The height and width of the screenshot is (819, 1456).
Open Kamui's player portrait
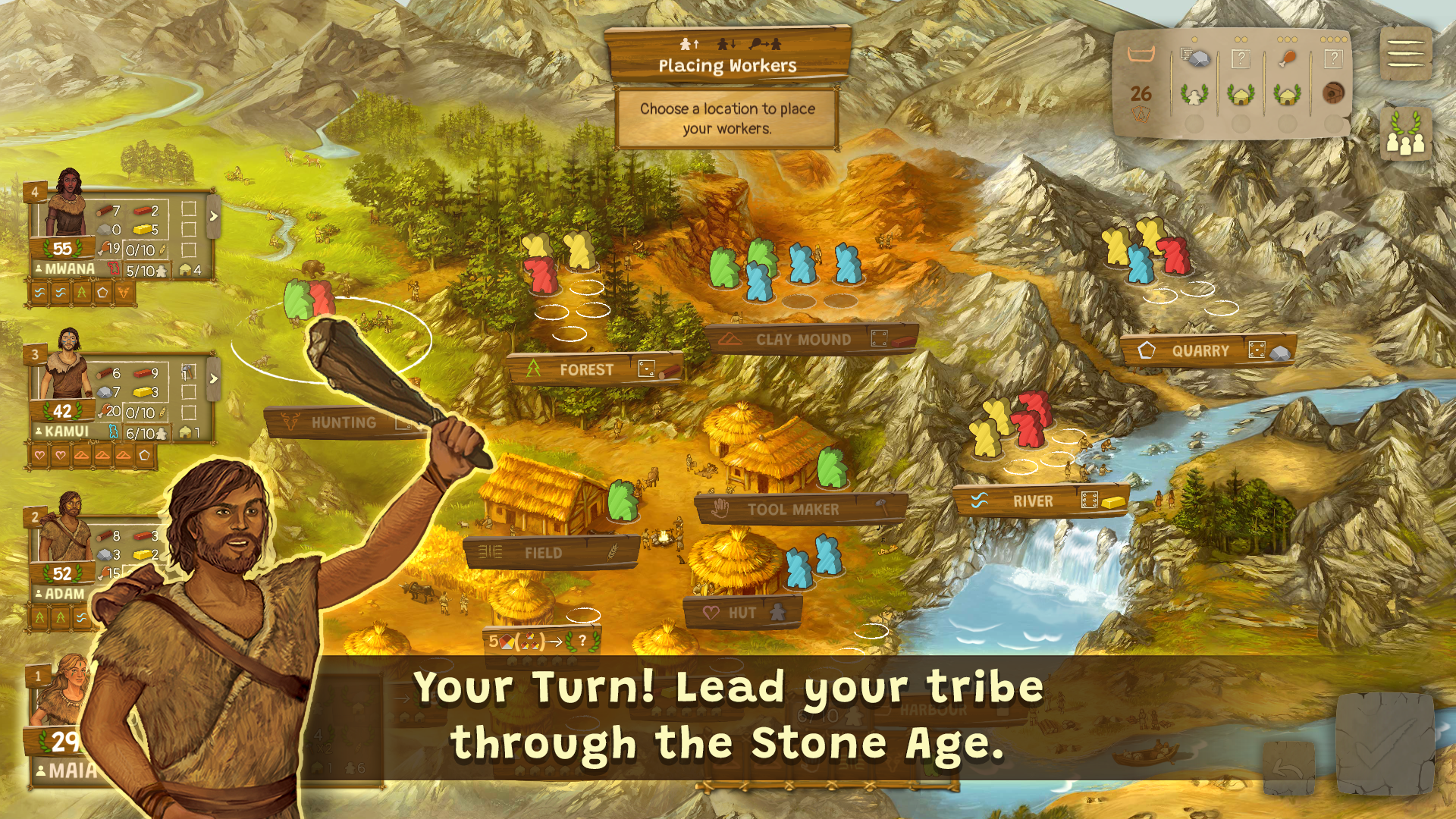click(x=67, y=366)
